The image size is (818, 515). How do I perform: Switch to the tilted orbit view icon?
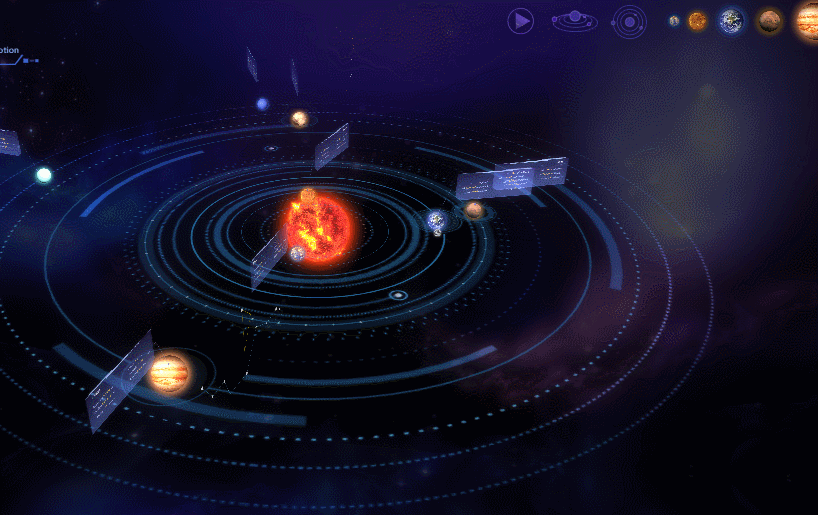[574, 20]
